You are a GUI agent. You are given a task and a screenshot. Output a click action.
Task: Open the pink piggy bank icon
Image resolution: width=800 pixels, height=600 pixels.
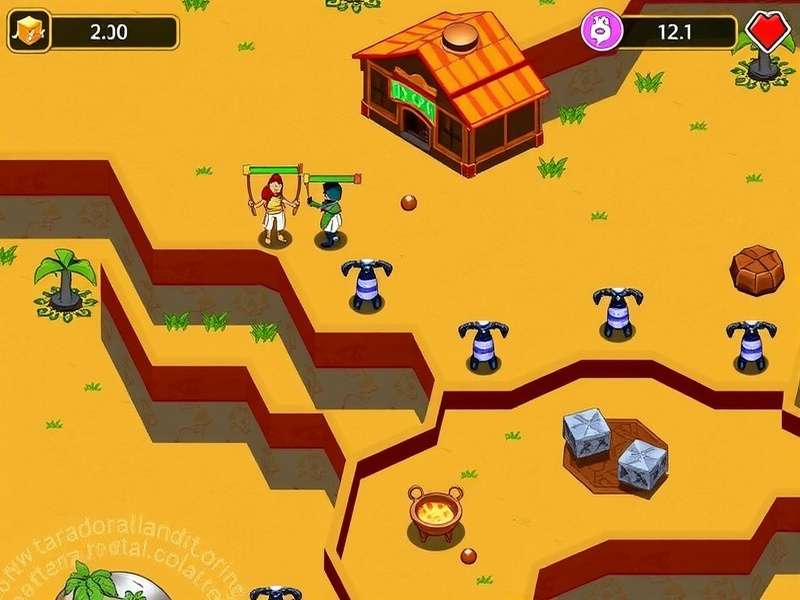pos(599,31)
